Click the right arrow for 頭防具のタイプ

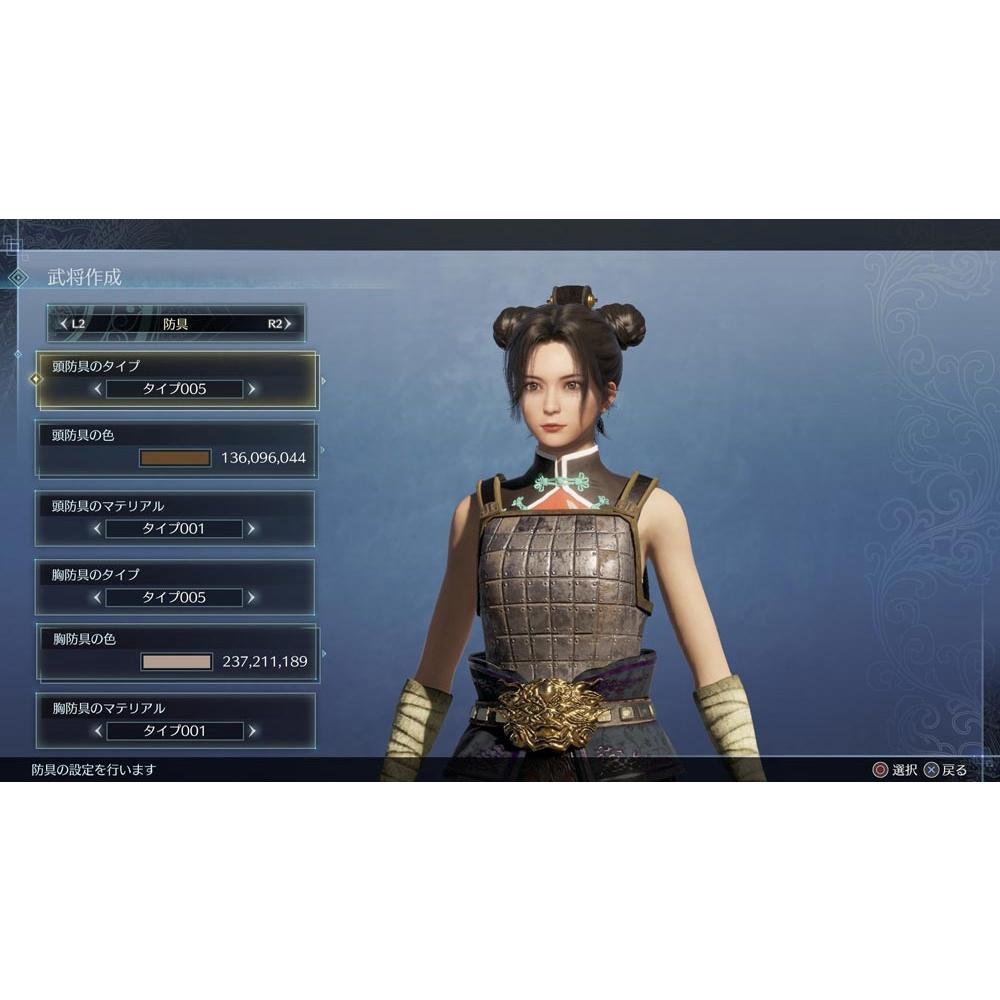pyautogui.click(x=252, y=389)
